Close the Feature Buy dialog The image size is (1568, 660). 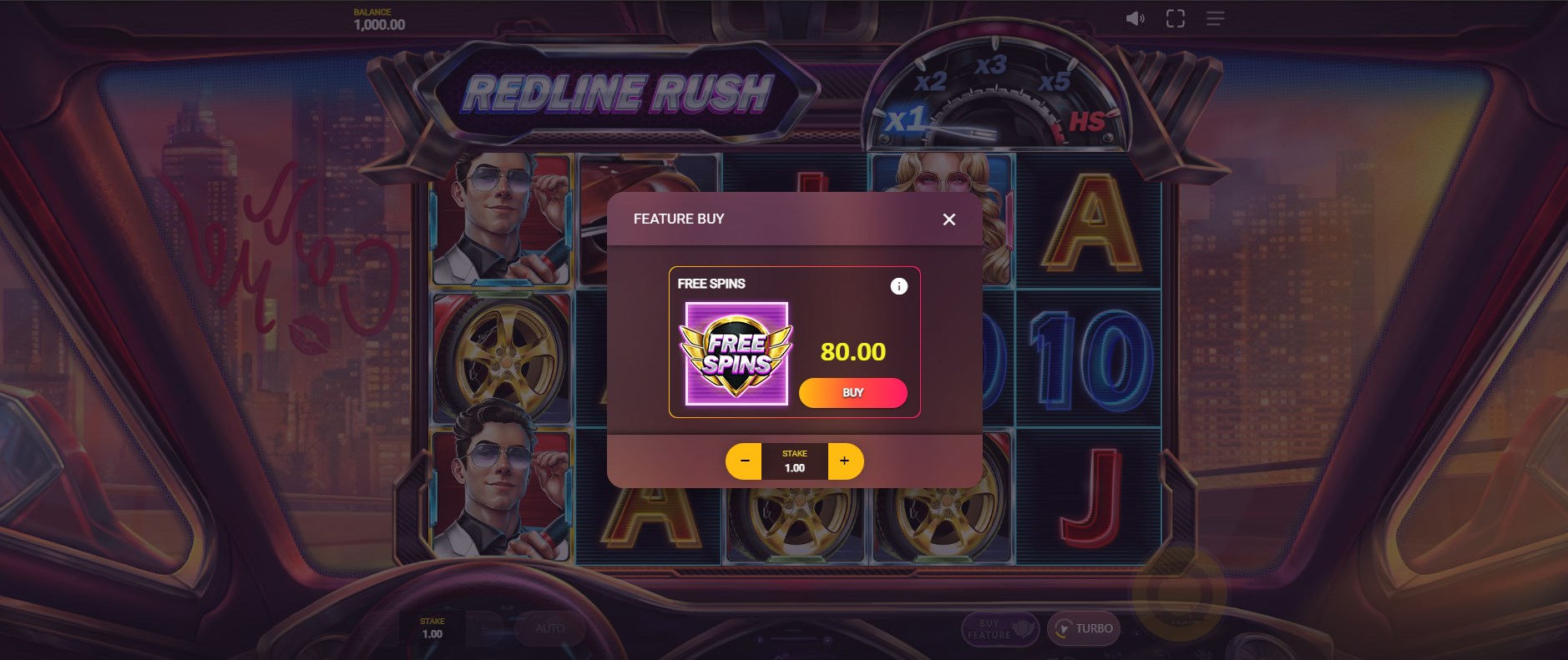[948, 219]
